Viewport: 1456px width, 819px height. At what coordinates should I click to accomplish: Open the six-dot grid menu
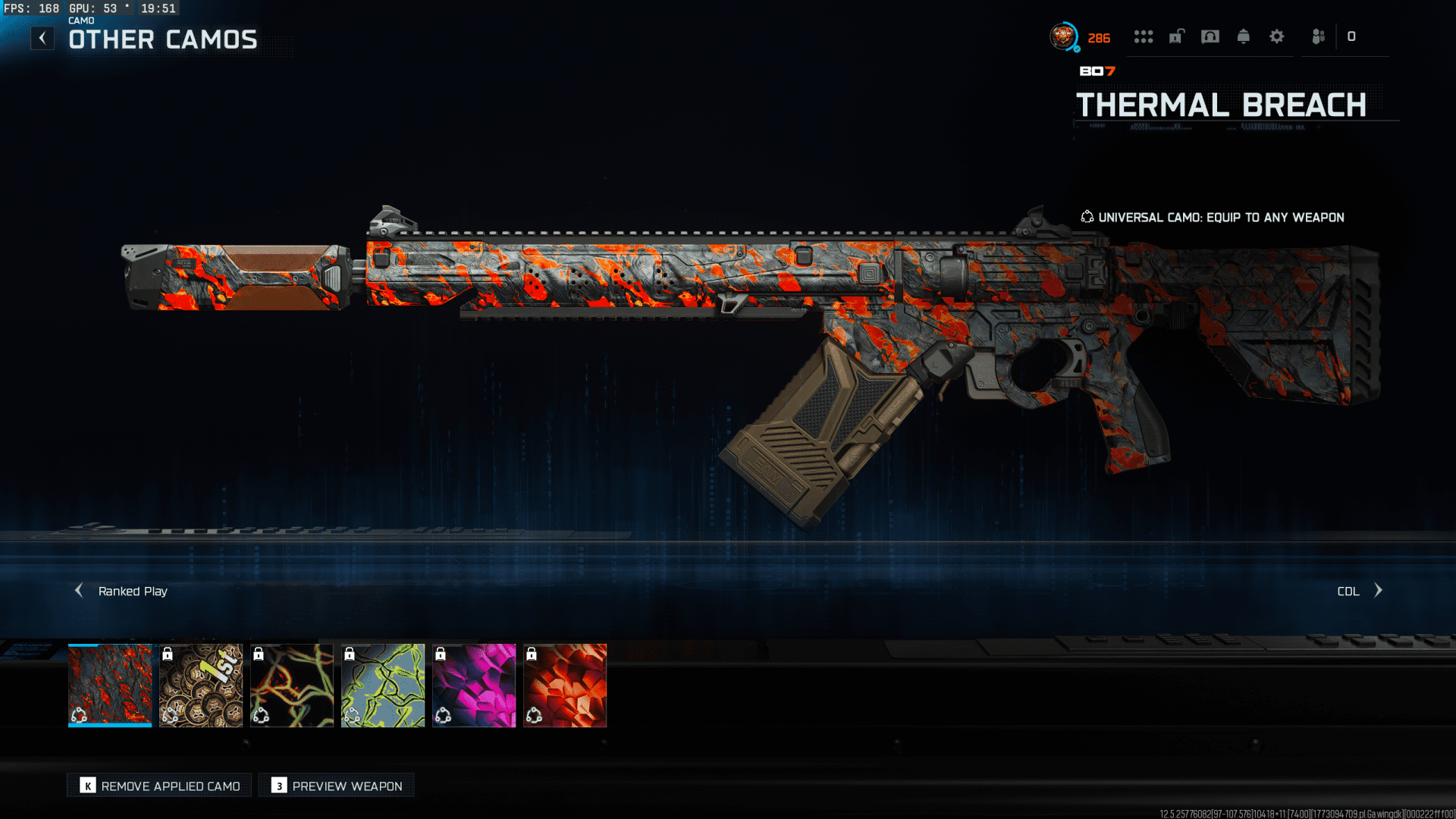click(x=1144, y=36)
